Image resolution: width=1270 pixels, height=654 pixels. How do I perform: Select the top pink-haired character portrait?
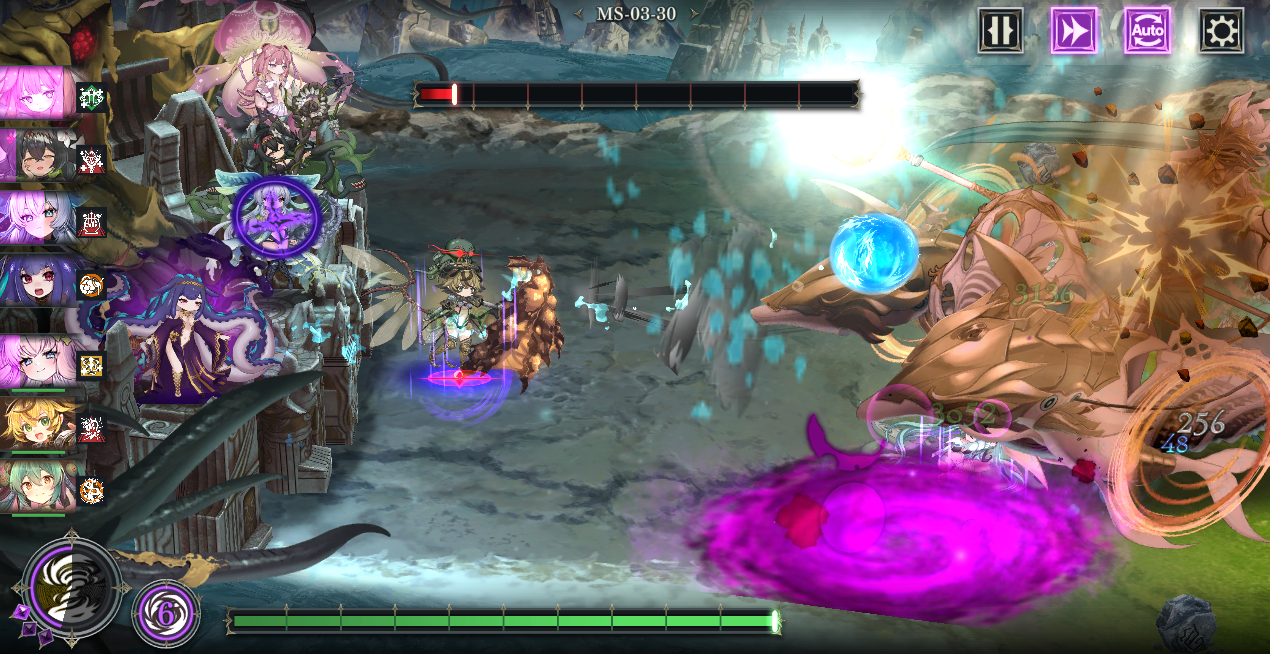point(37,93)
